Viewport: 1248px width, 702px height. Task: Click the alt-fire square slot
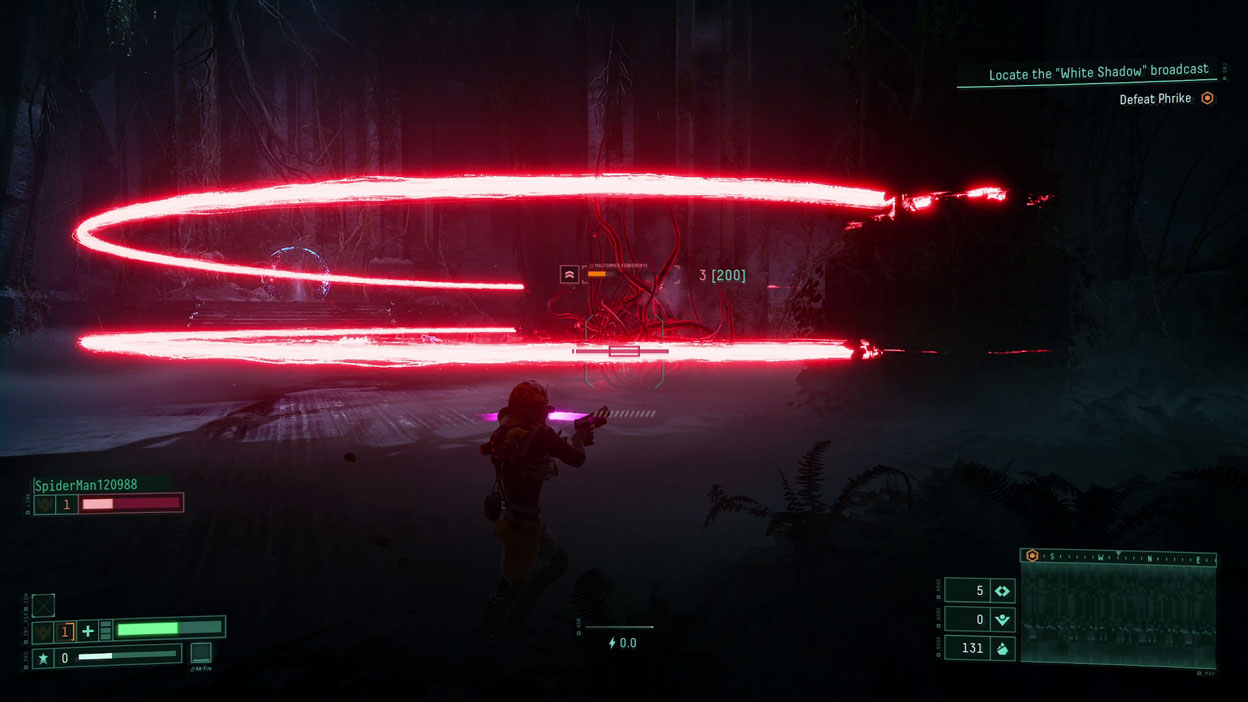coord(201,653)
